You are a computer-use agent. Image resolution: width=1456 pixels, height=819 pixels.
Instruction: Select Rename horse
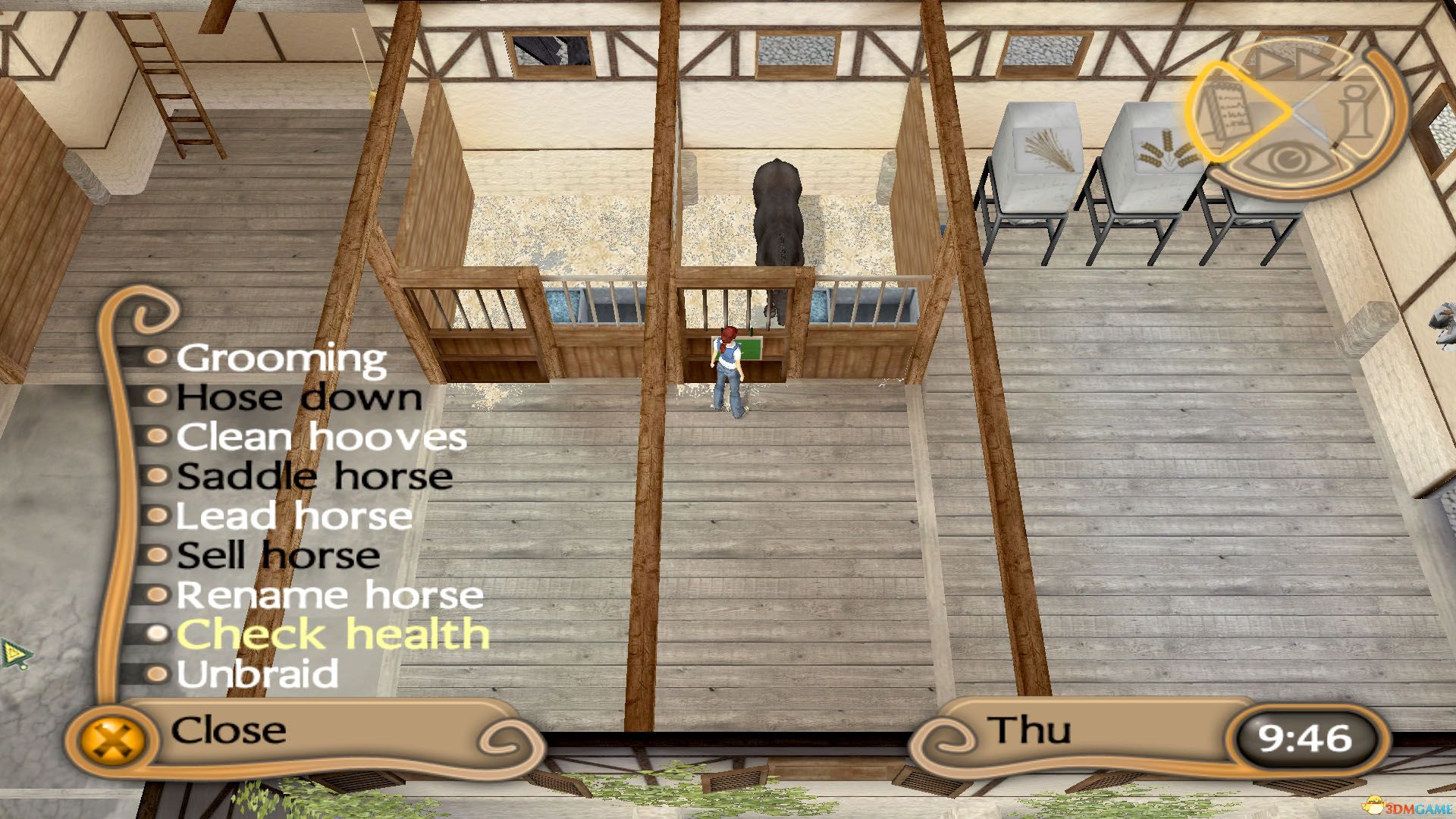(x=328, y=594)
